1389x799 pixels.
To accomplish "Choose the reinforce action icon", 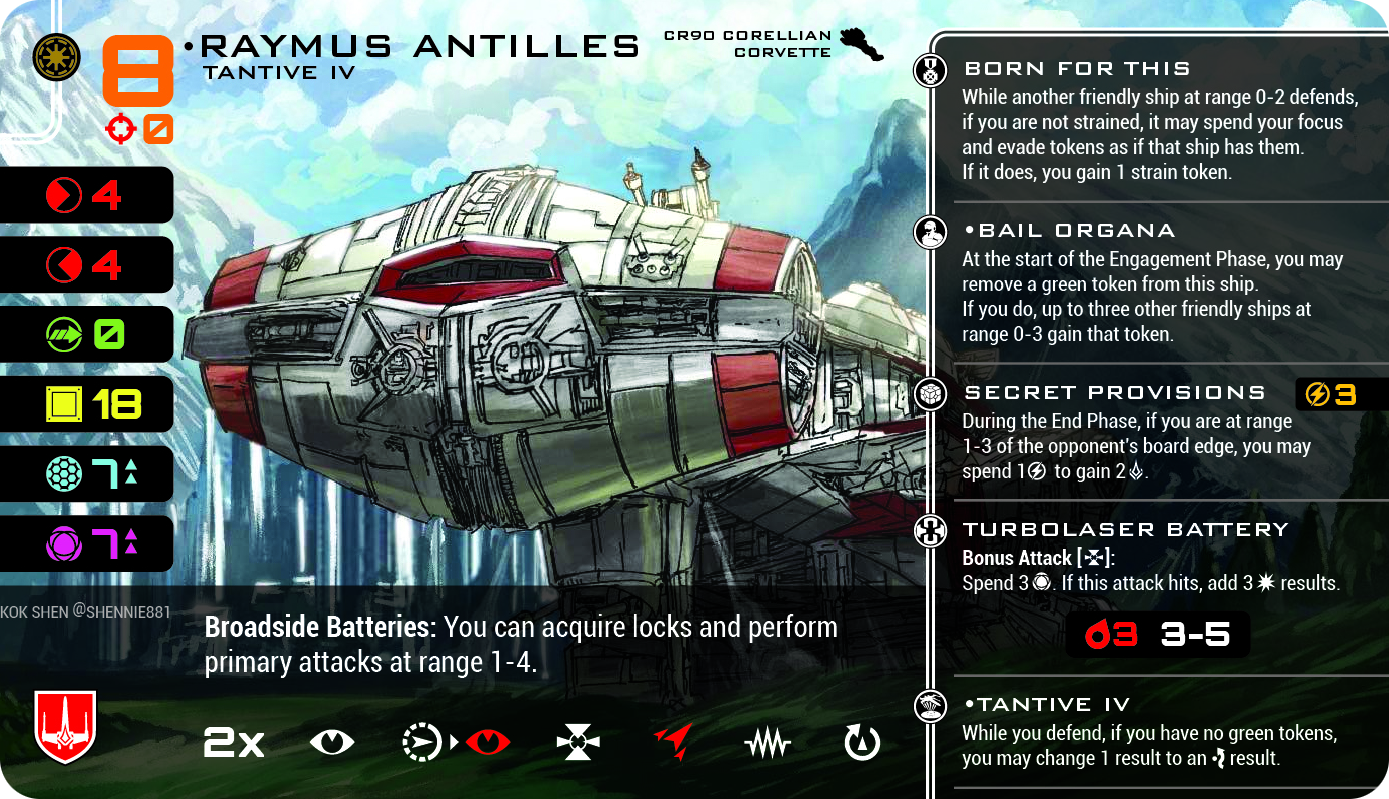I will (578, 742).
